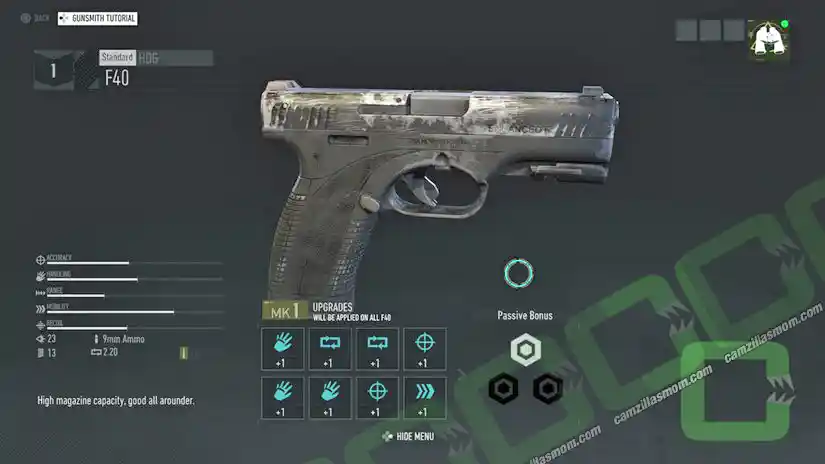This screenshot has height=464, width=825.
Task: Click the MK 1 upgrade level badge
Action: pos(284,312)
